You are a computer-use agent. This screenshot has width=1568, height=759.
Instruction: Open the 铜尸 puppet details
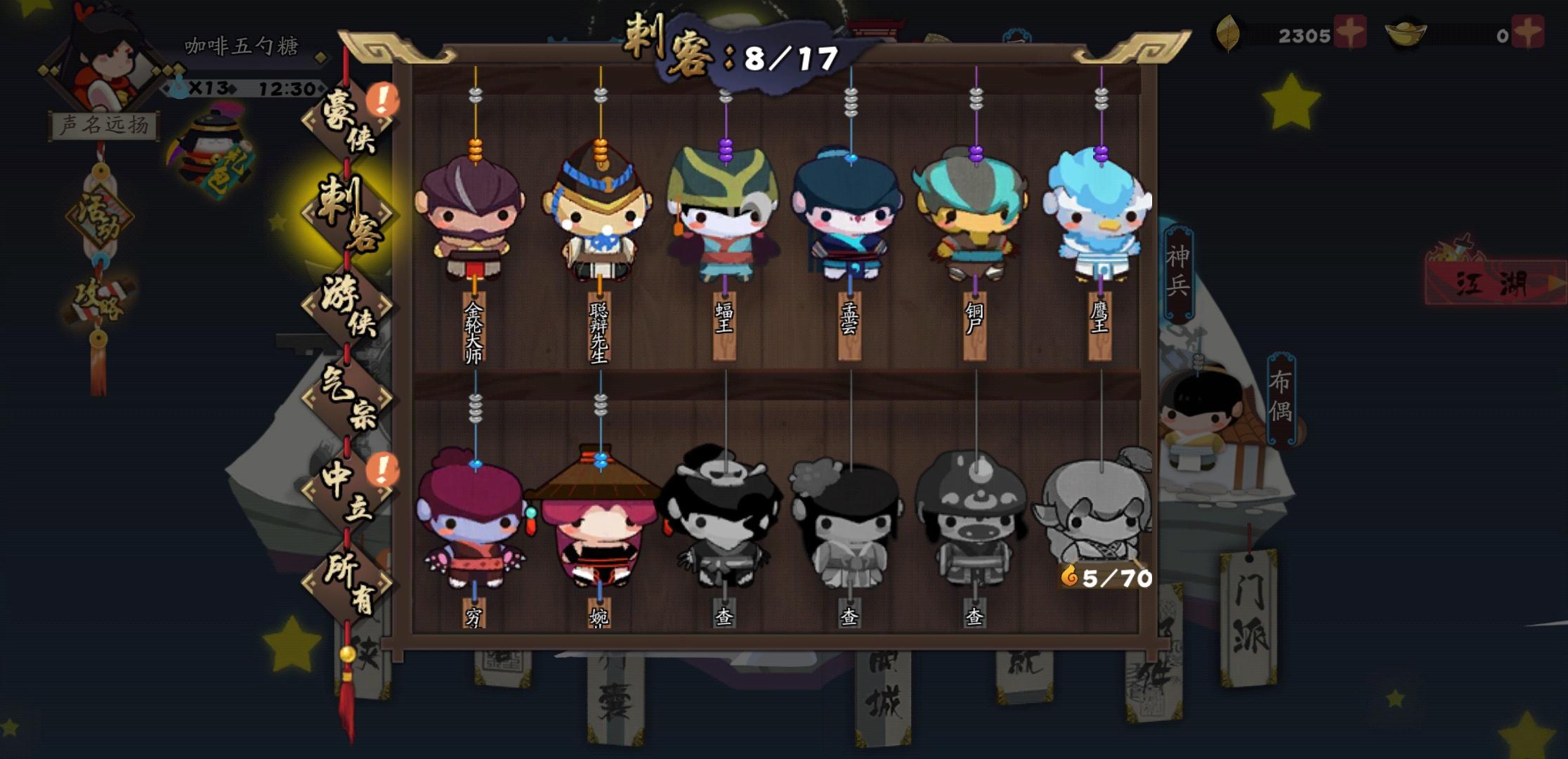click(x=975, y=218)
